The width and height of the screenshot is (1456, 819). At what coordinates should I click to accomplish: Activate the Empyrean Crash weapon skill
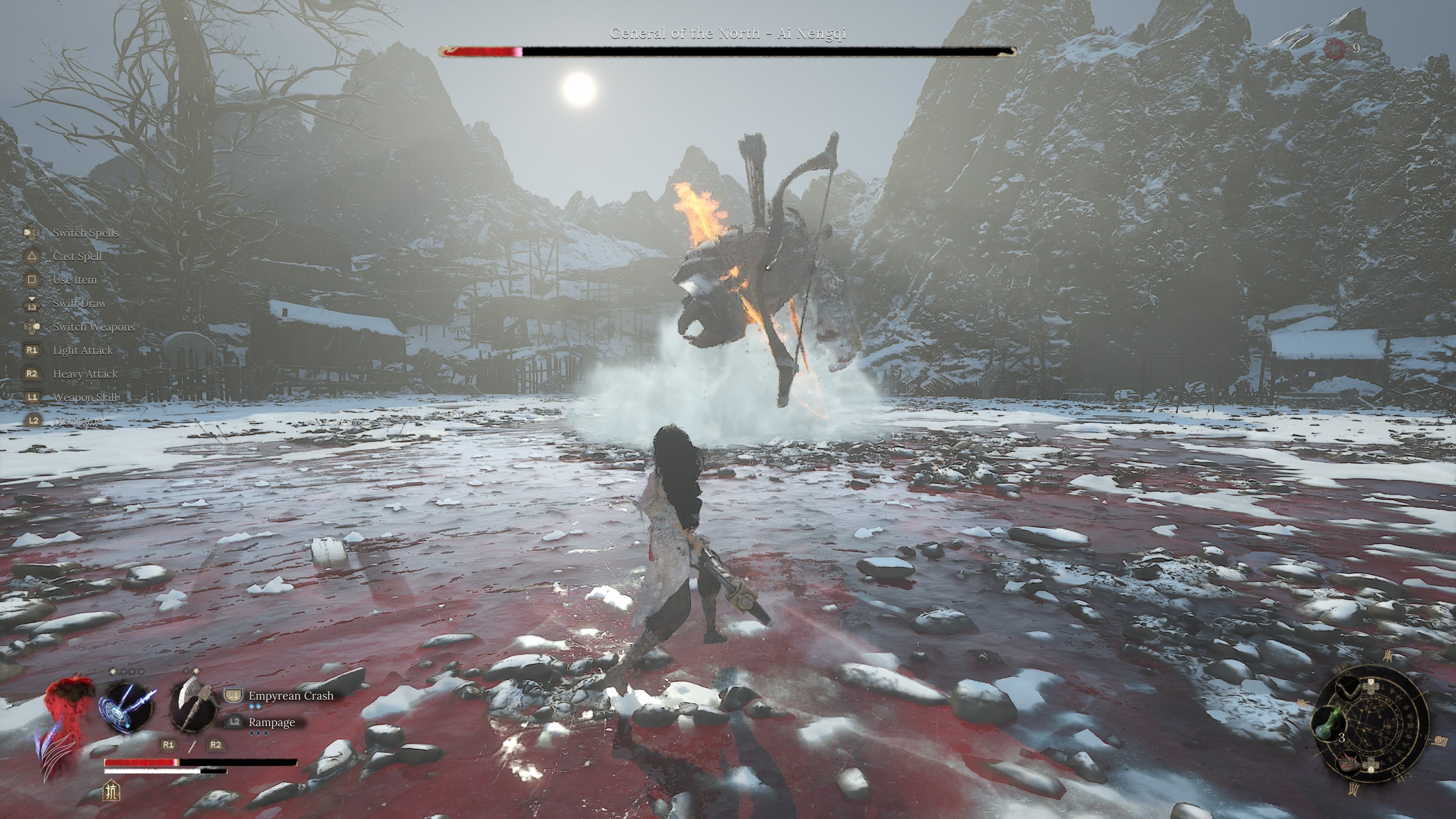click(290, 696)
